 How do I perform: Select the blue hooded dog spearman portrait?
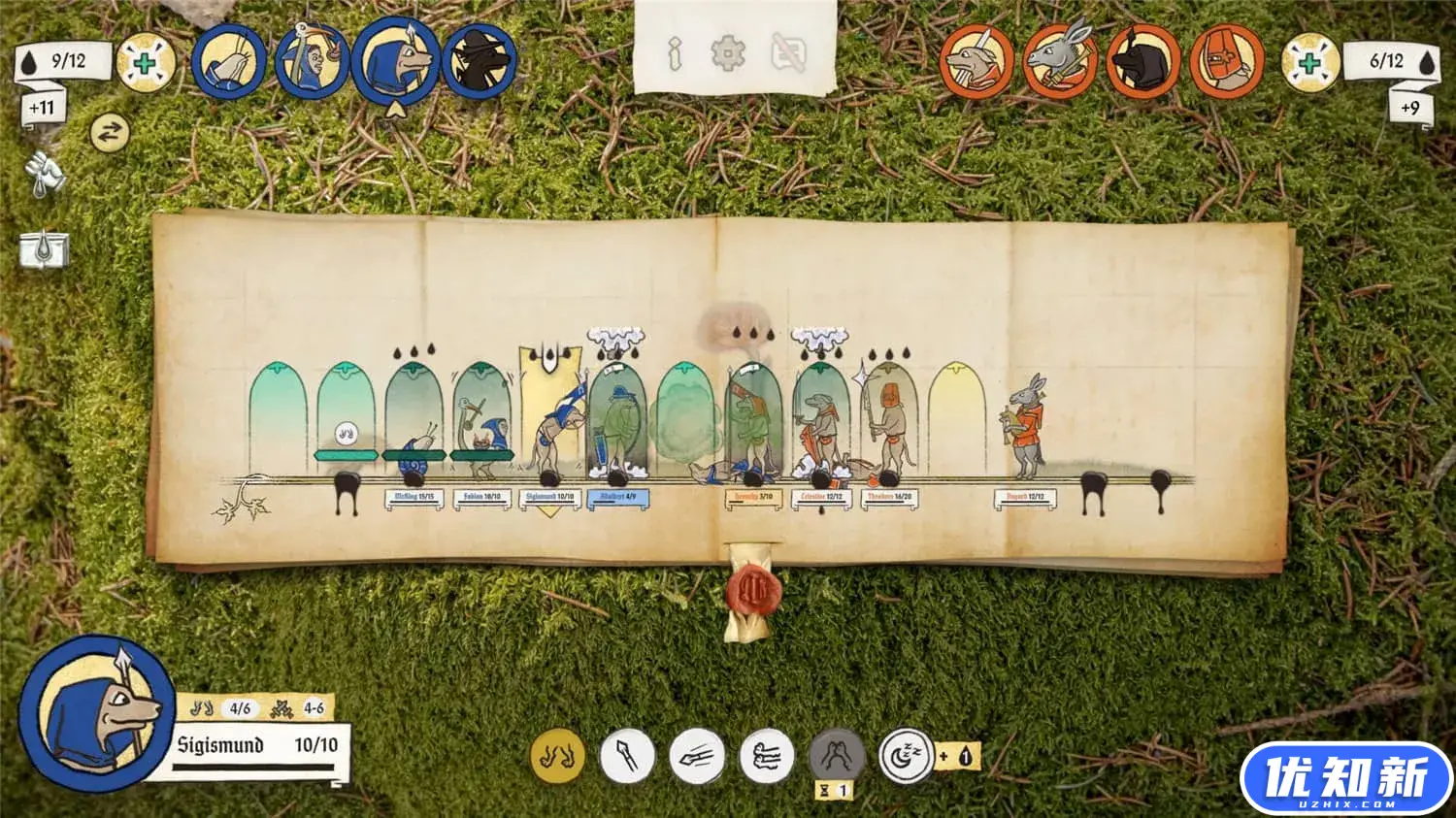coord(395,62)
